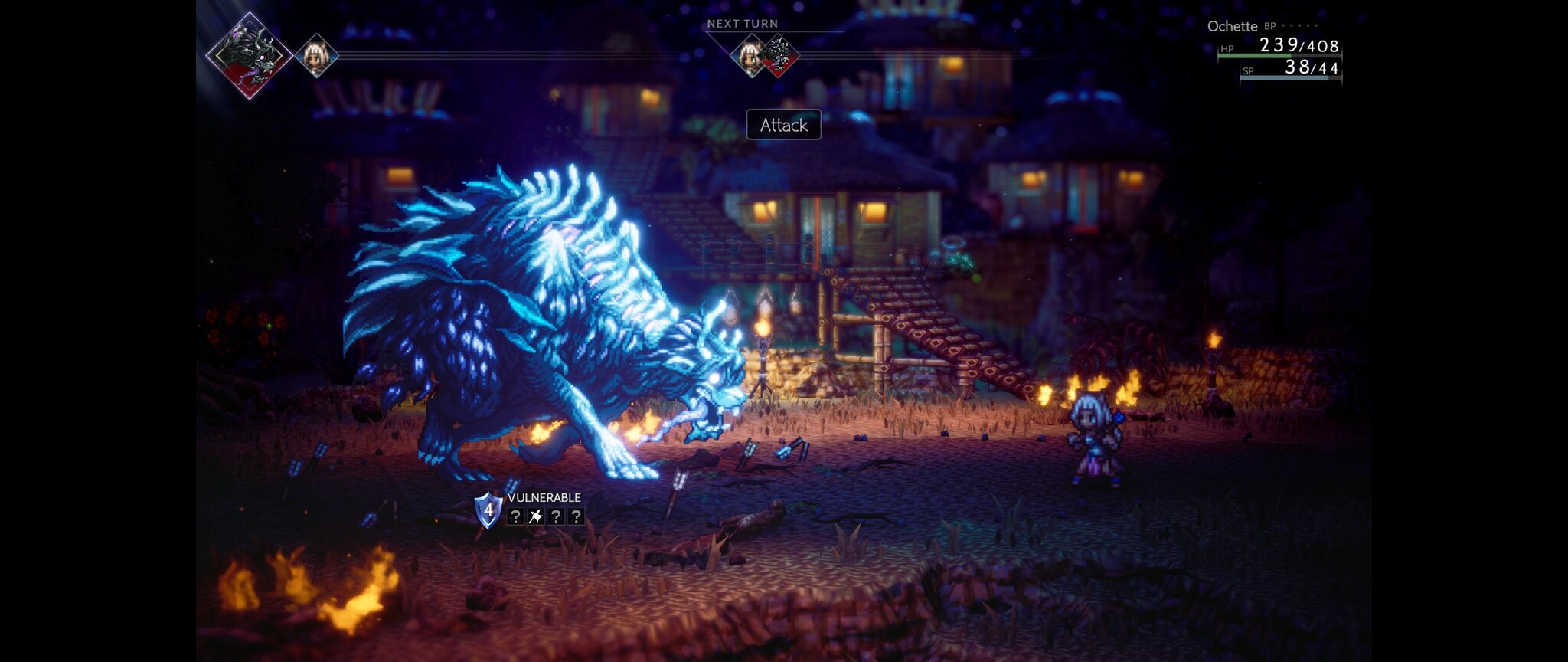
Task: Select the revealed axe weakness icon
Action: (536, 516)
